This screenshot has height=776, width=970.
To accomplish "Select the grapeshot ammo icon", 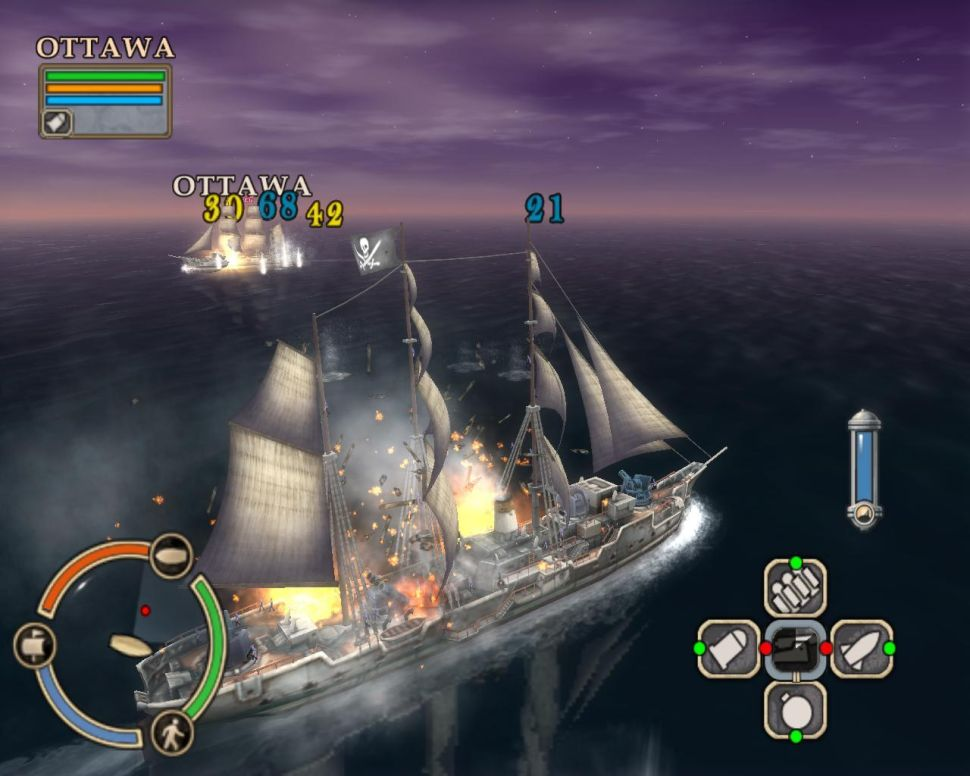I will (x=795, y=588).
